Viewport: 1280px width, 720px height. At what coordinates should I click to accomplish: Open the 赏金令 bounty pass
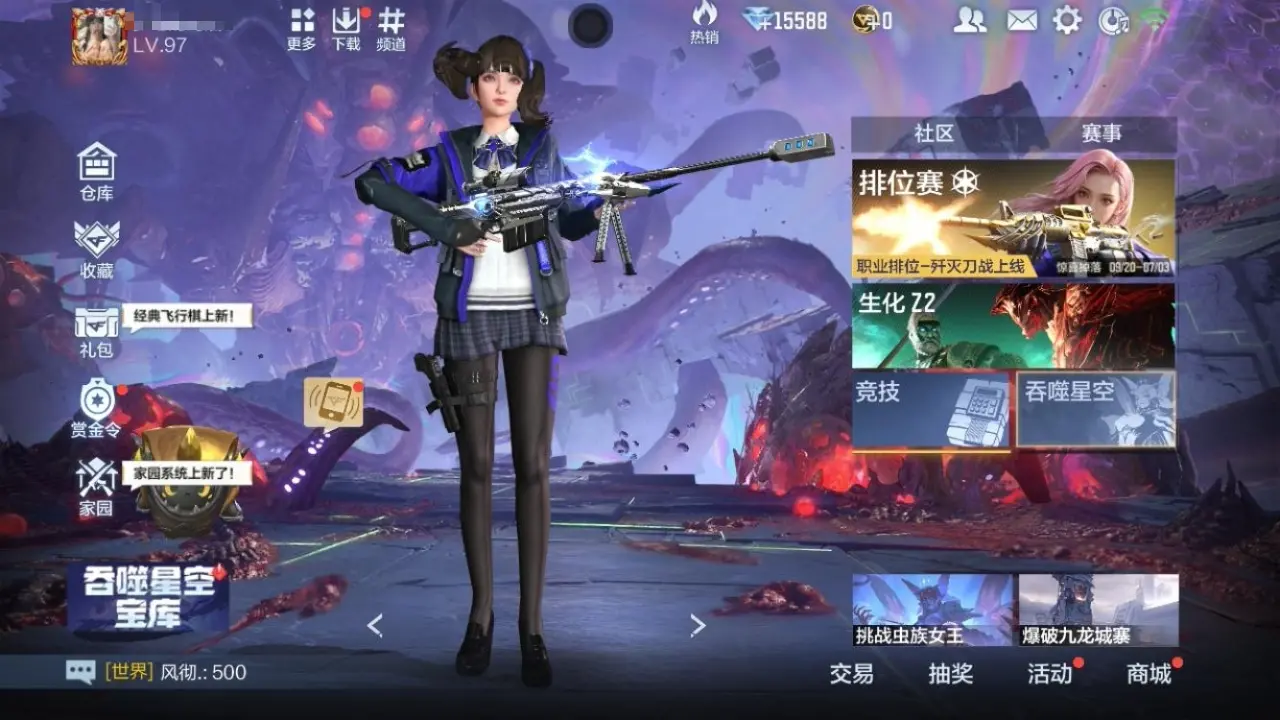tap(97, 408)
